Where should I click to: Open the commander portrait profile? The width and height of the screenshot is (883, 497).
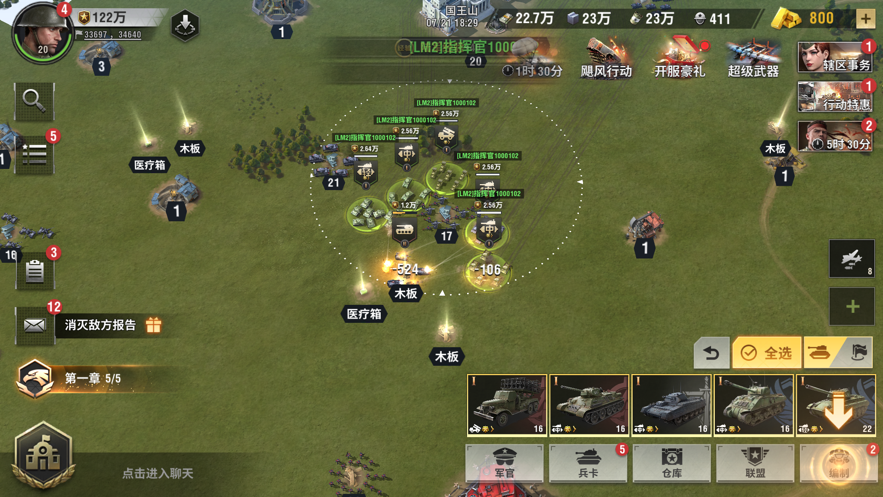(40, 31)
